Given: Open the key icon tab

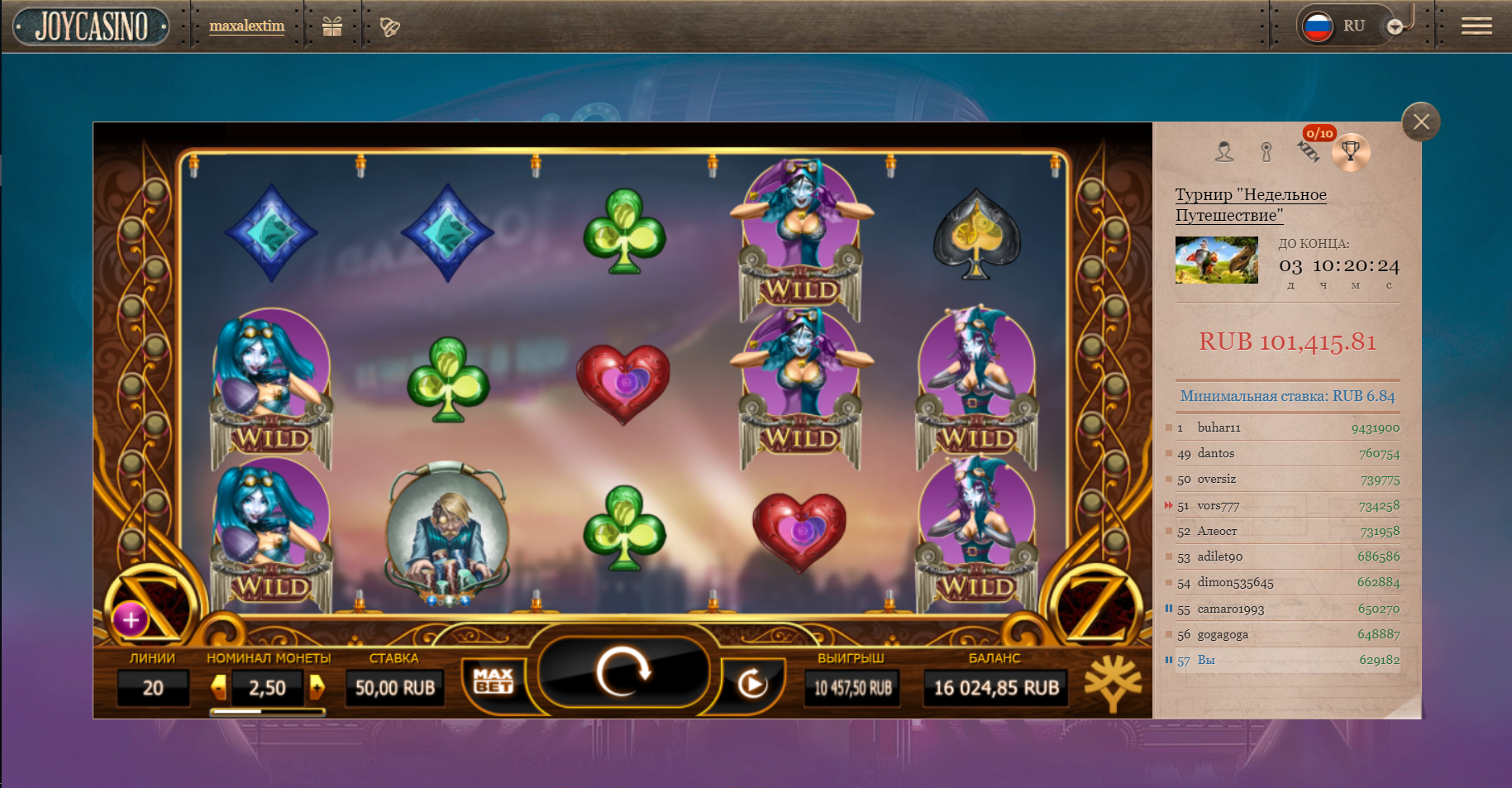Looking at the screenshot, I should 1266,151.
